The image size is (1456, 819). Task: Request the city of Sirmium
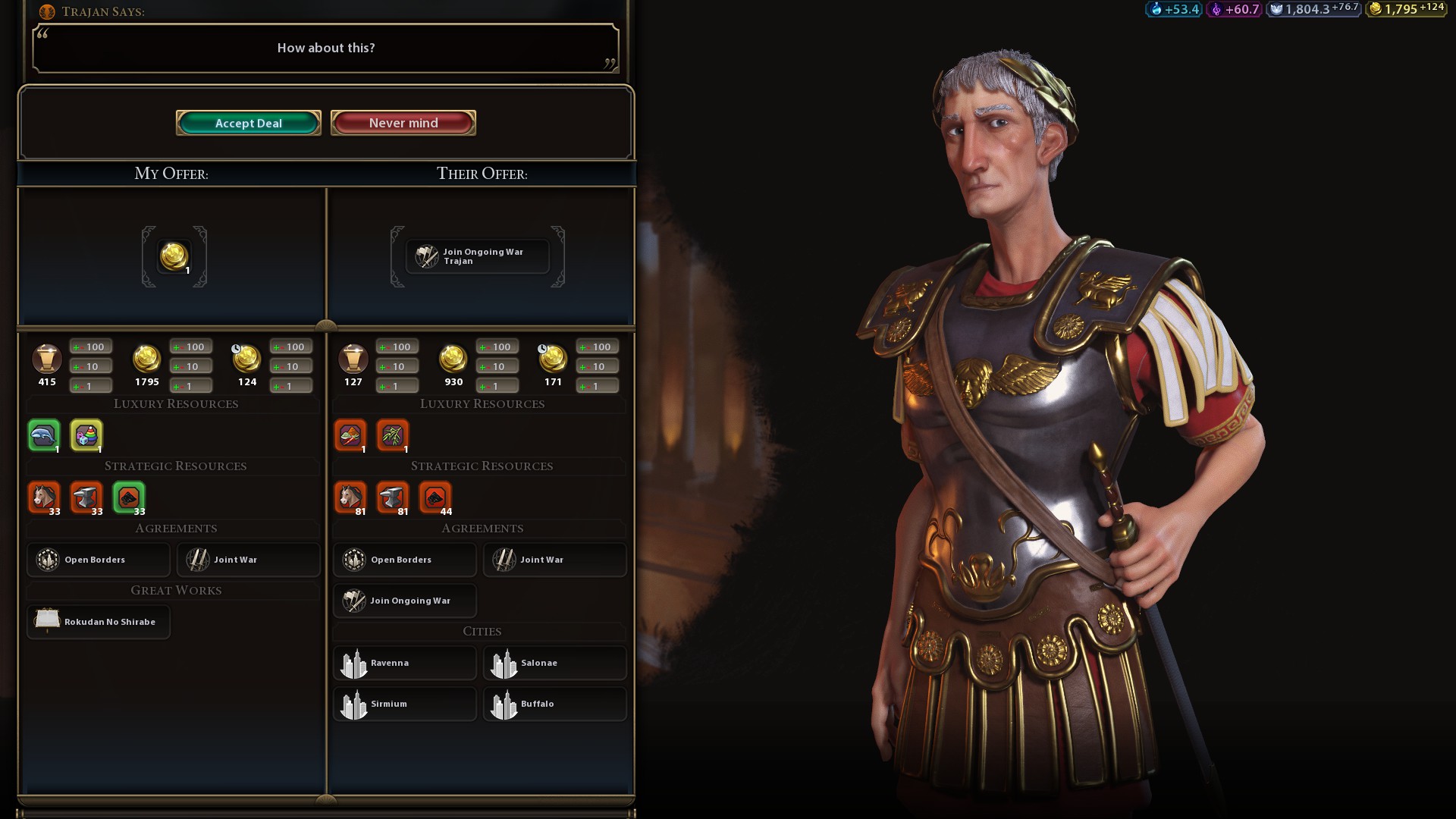pos(404,704)
